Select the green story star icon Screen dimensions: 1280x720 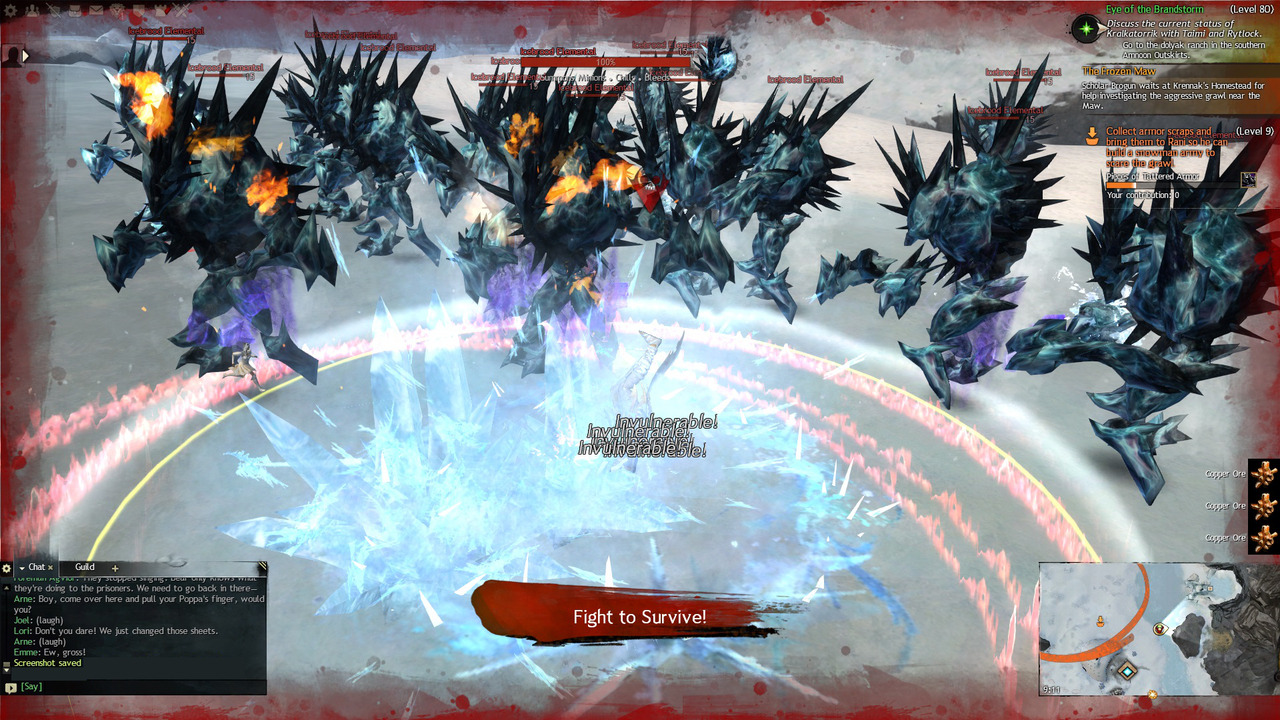(1086, 28)
